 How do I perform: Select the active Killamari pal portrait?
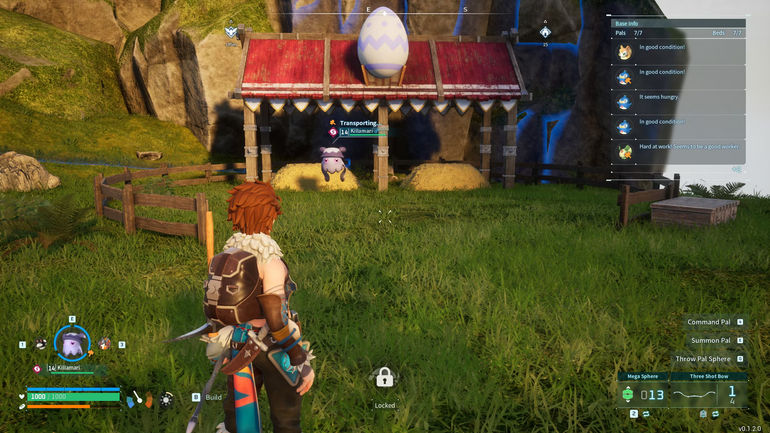[72, 343]
